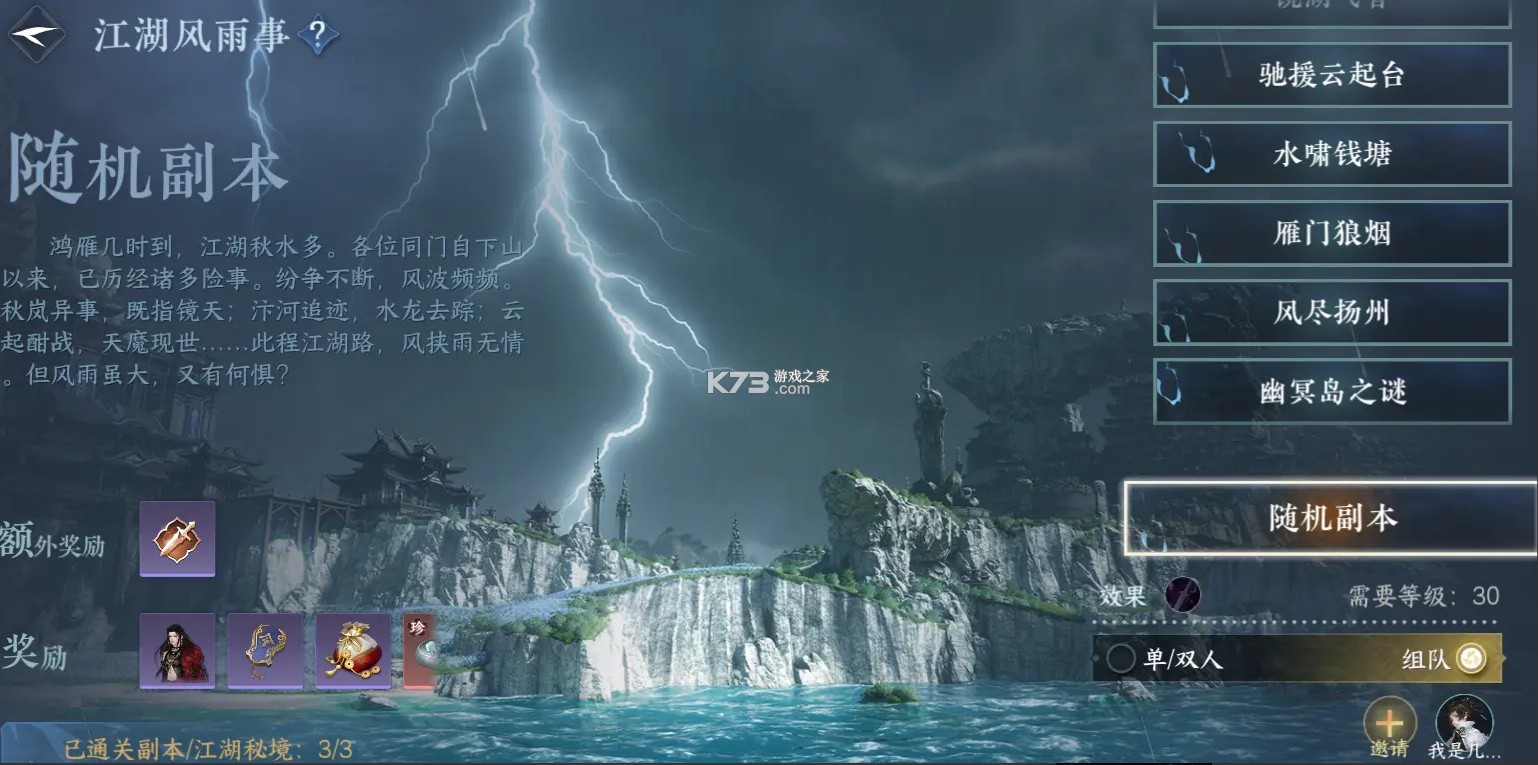This screenshot has width=1538, height=765.
Task: Click the highlighted 随机副本 entry
Action: pyautogui.click(x=1332, y=519)
